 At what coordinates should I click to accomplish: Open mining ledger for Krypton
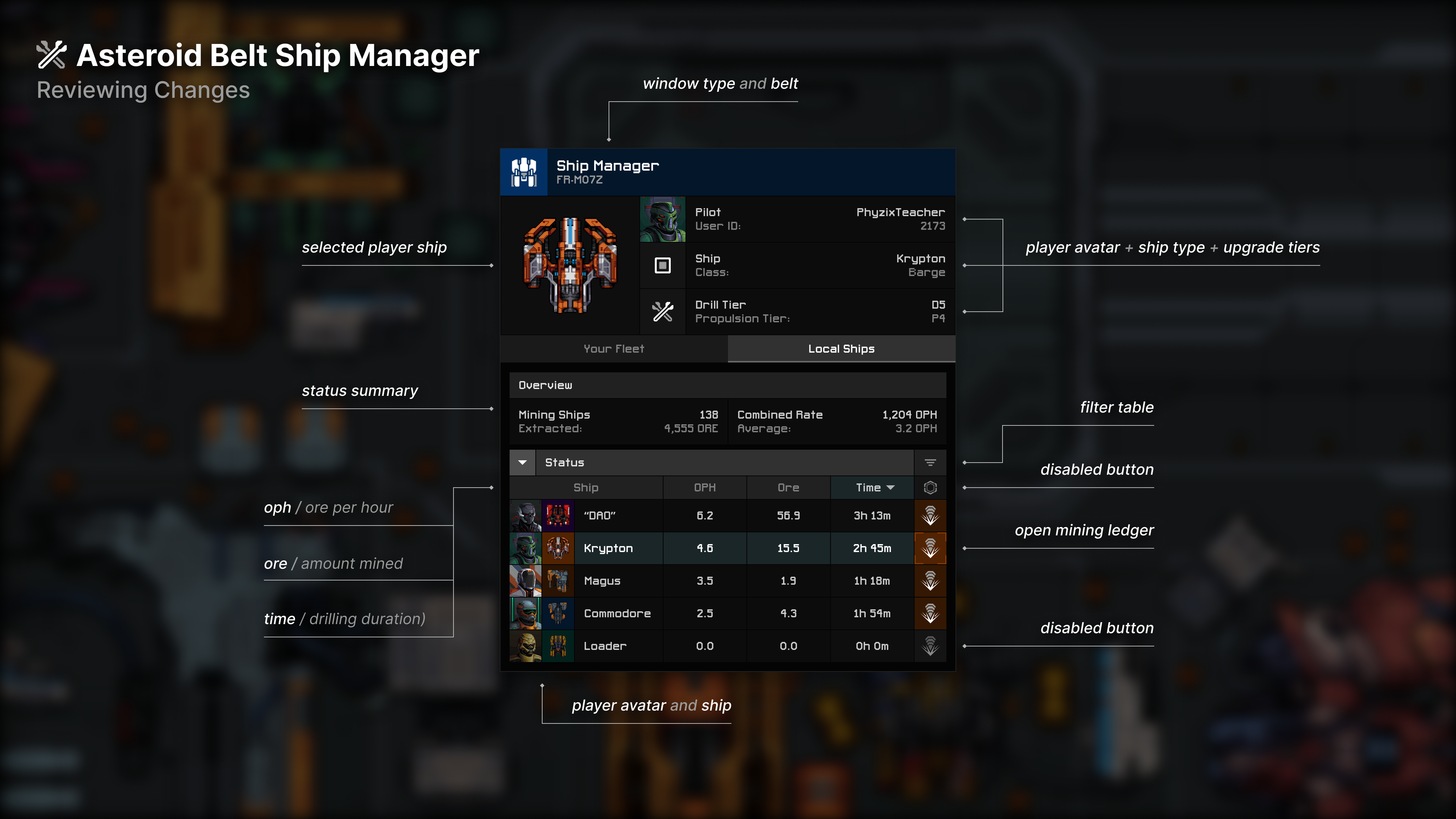coord(930,548)
